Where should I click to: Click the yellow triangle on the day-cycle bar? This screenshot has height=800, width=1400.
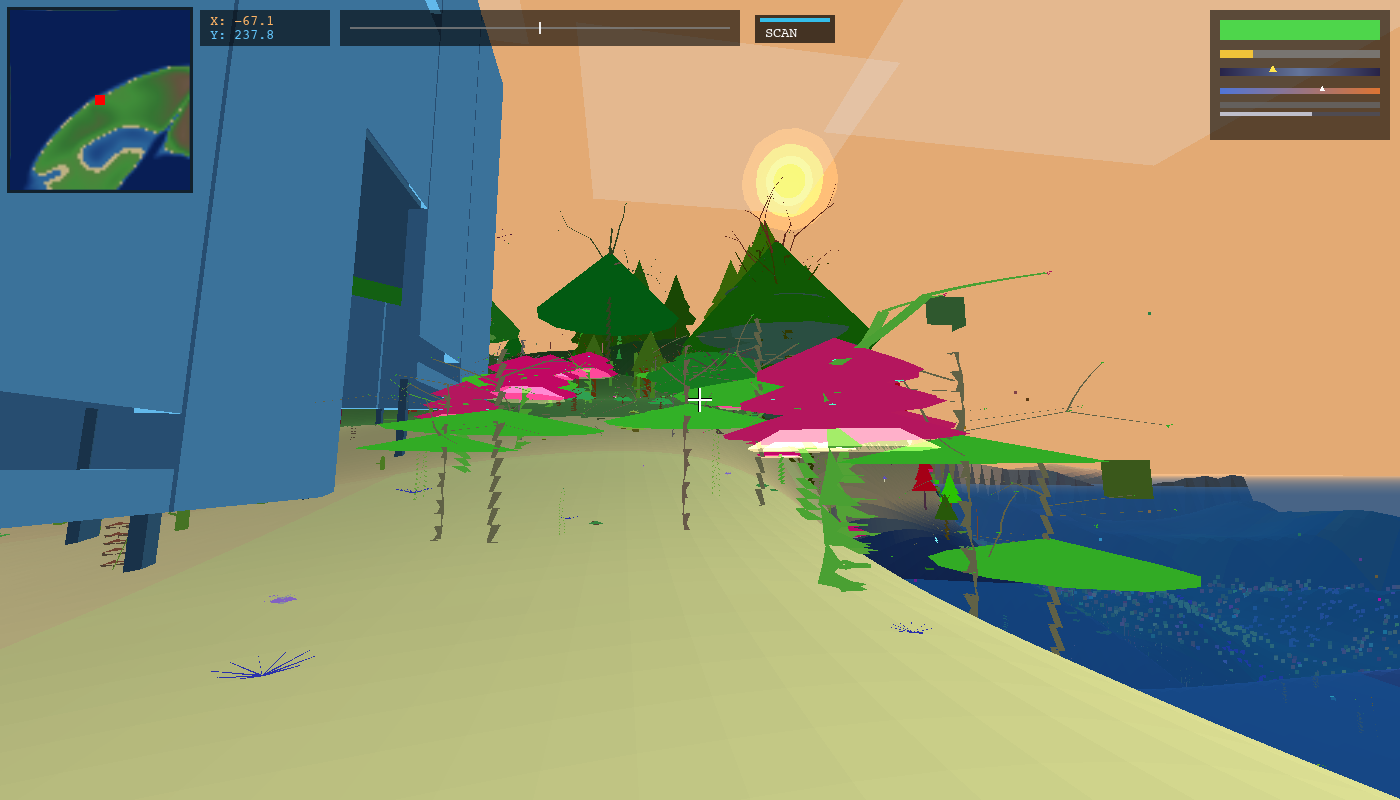coord(1273,69)
